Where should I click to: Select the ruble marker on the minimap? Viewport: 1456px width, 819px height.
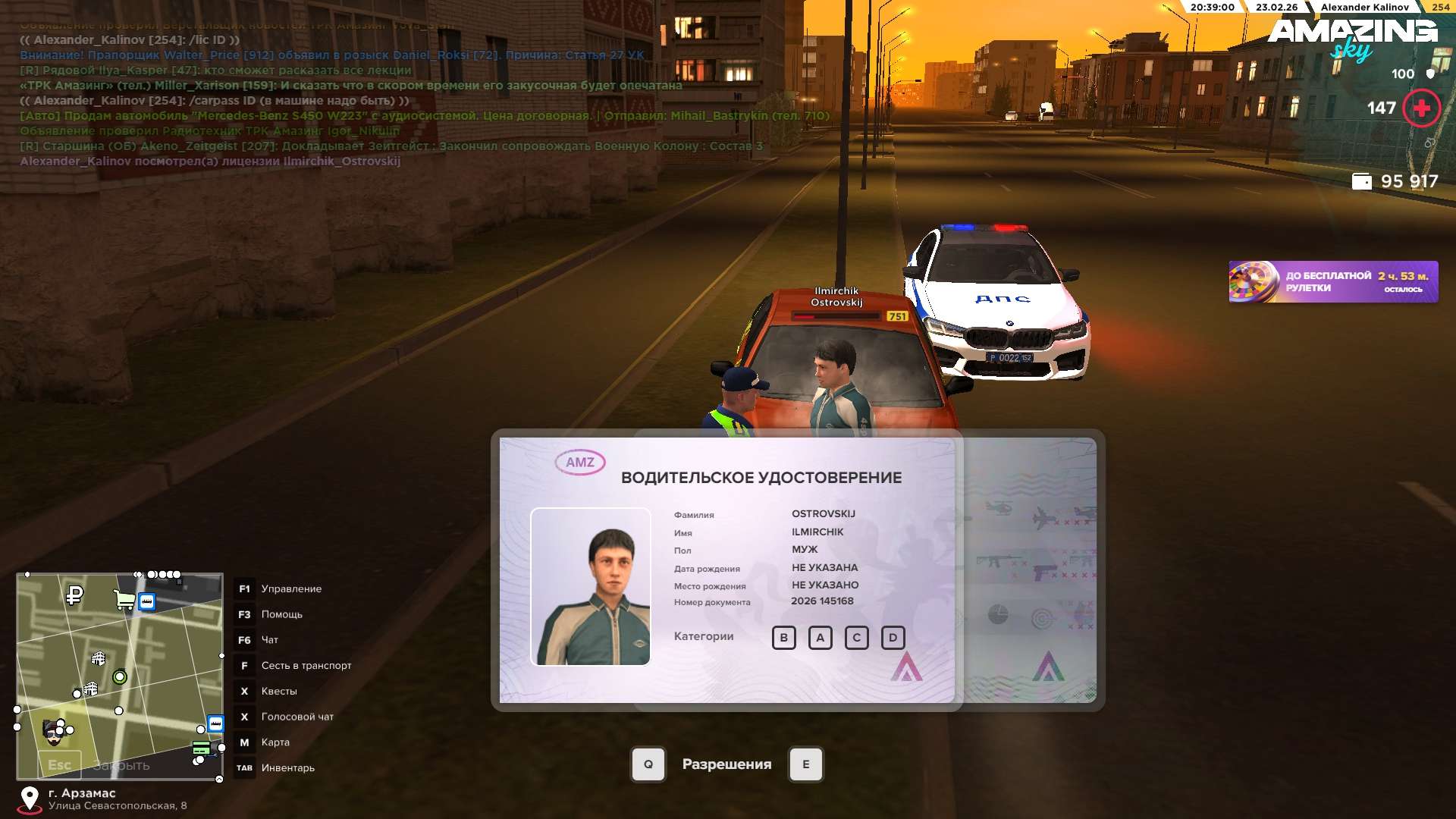tap(74, 596)
